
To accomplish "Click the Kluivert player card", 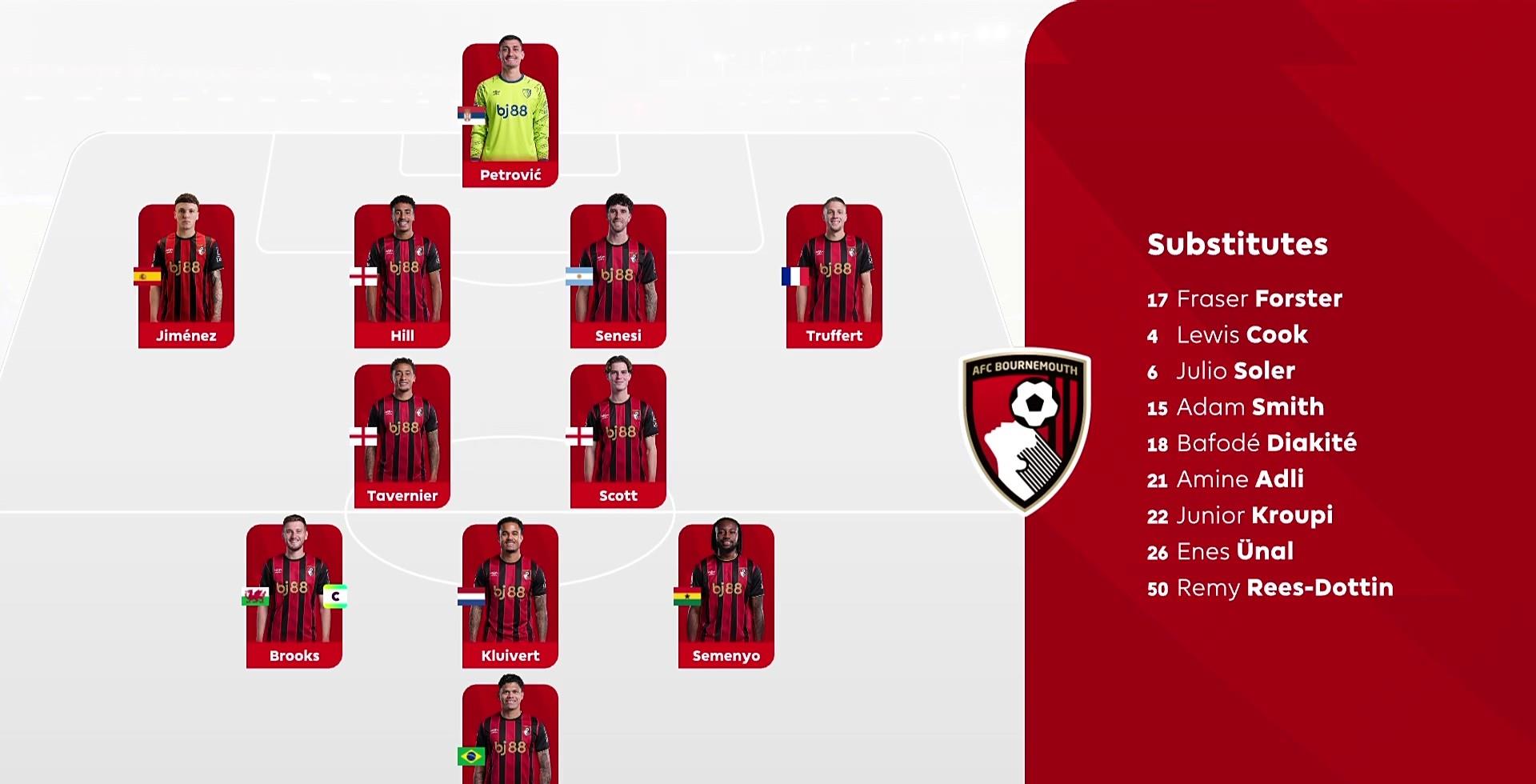I will pyautogui.click(x=510, y=595).
